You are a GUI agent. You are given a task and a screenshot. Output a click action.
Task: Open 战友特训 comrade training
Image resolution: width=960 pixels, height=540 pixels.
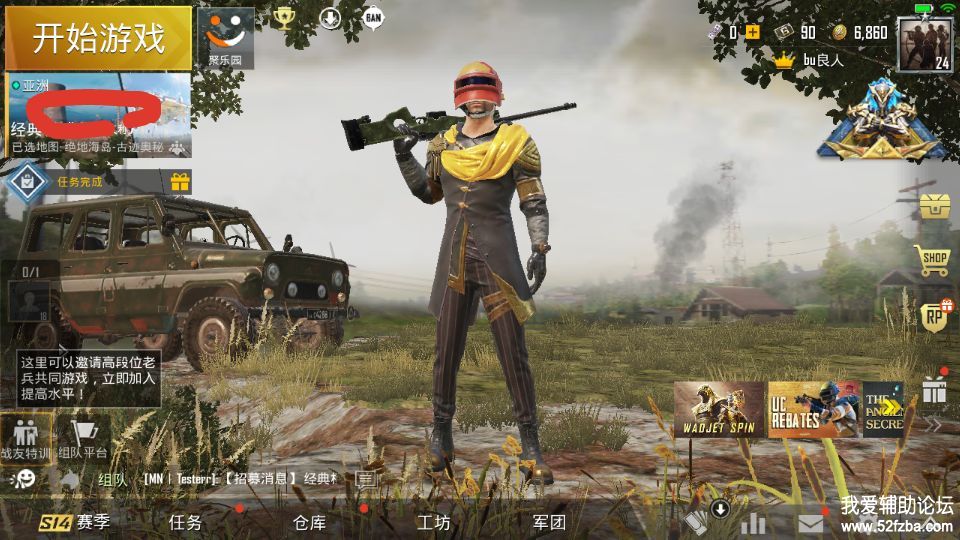click(26, 440)
